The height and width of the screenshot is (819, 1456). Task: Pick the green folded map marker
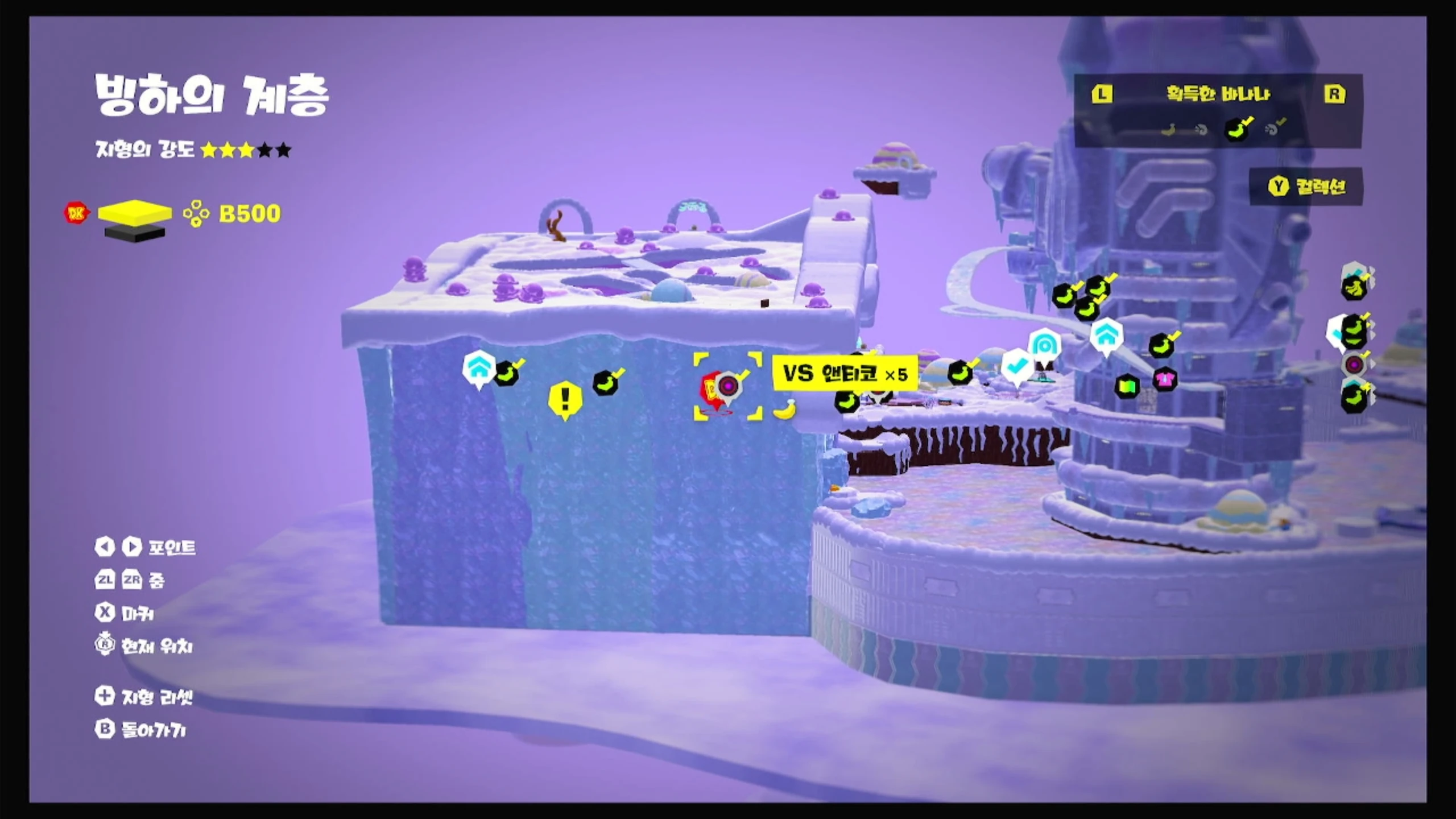1127,387
